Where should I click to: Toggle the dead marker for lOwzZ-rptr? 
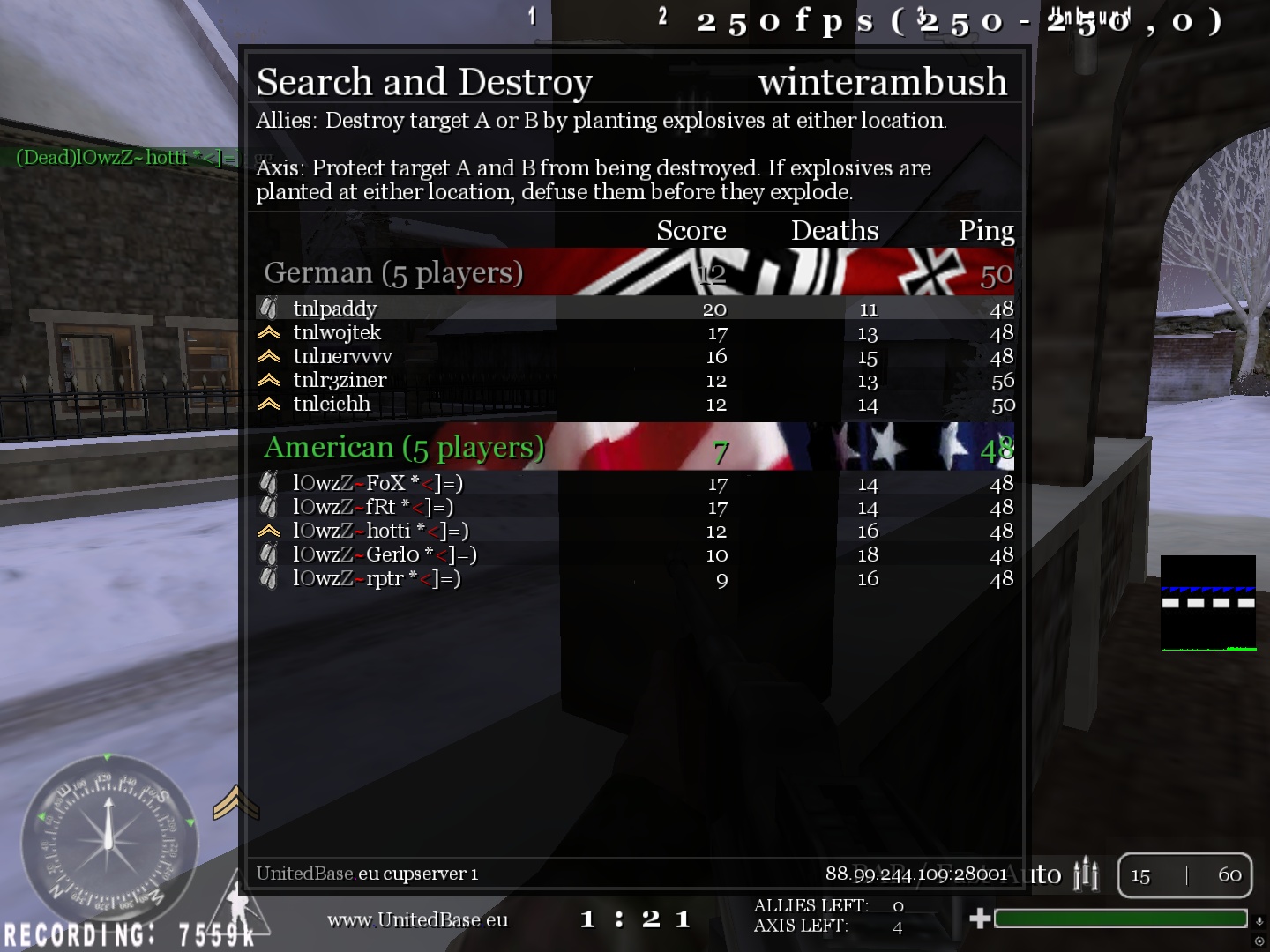pos(267,577)
